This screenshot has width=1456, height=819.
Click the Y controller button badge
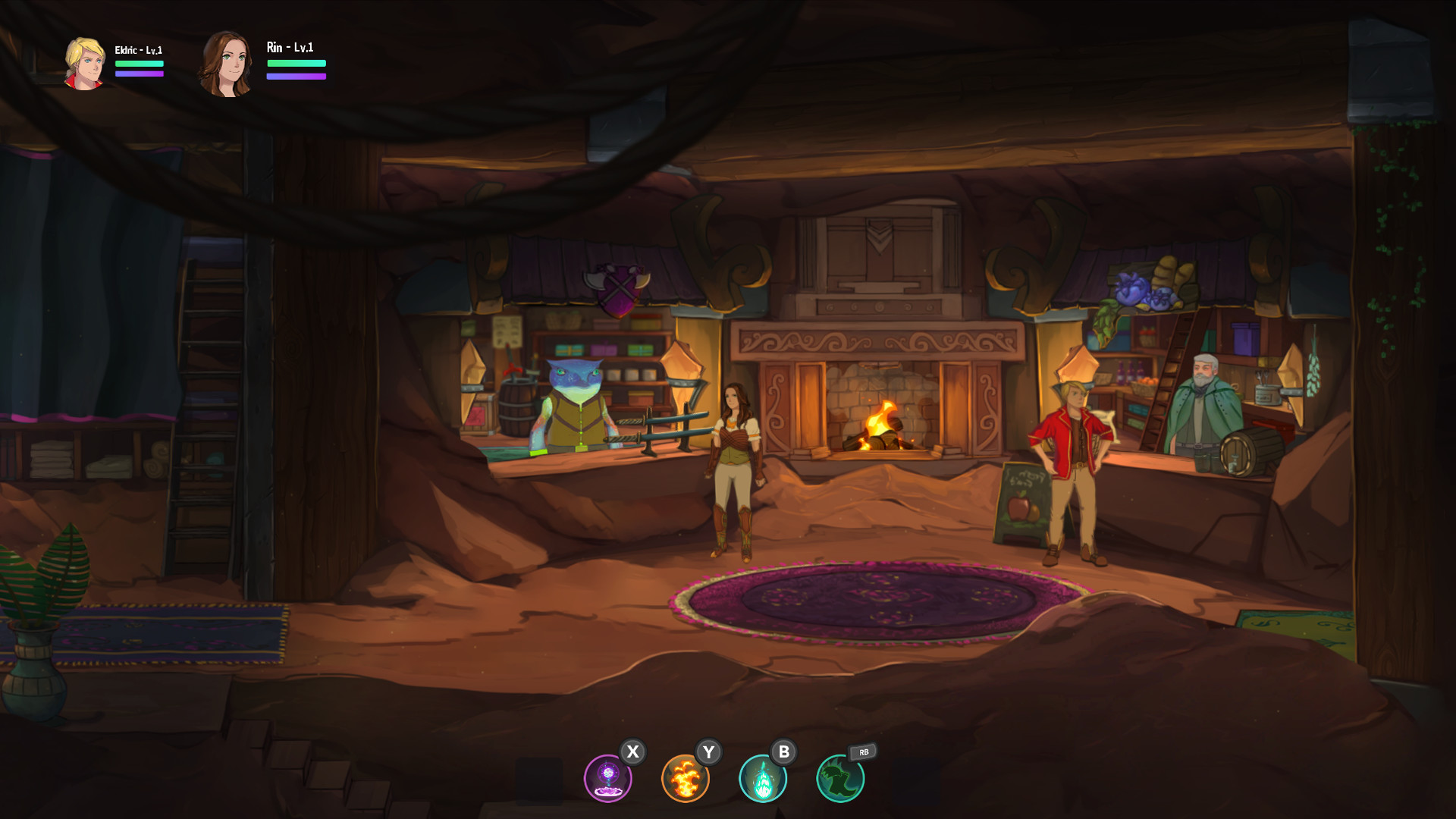[710, 753]
